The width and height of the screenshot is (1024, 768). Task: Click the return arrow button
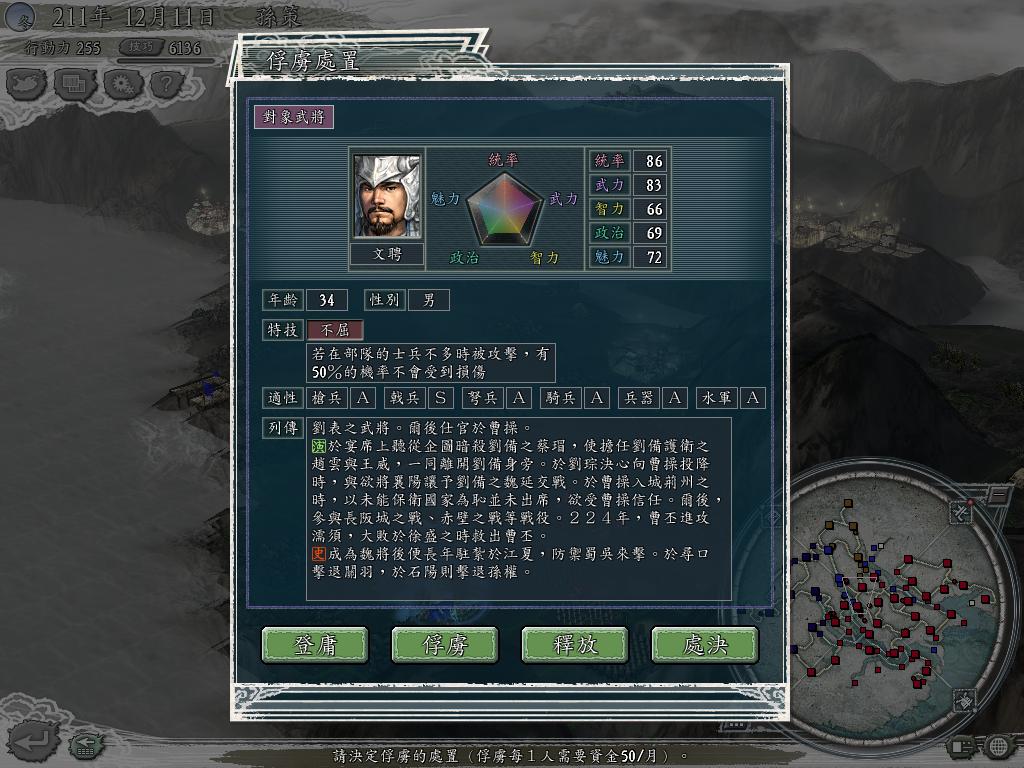(30, 741)
